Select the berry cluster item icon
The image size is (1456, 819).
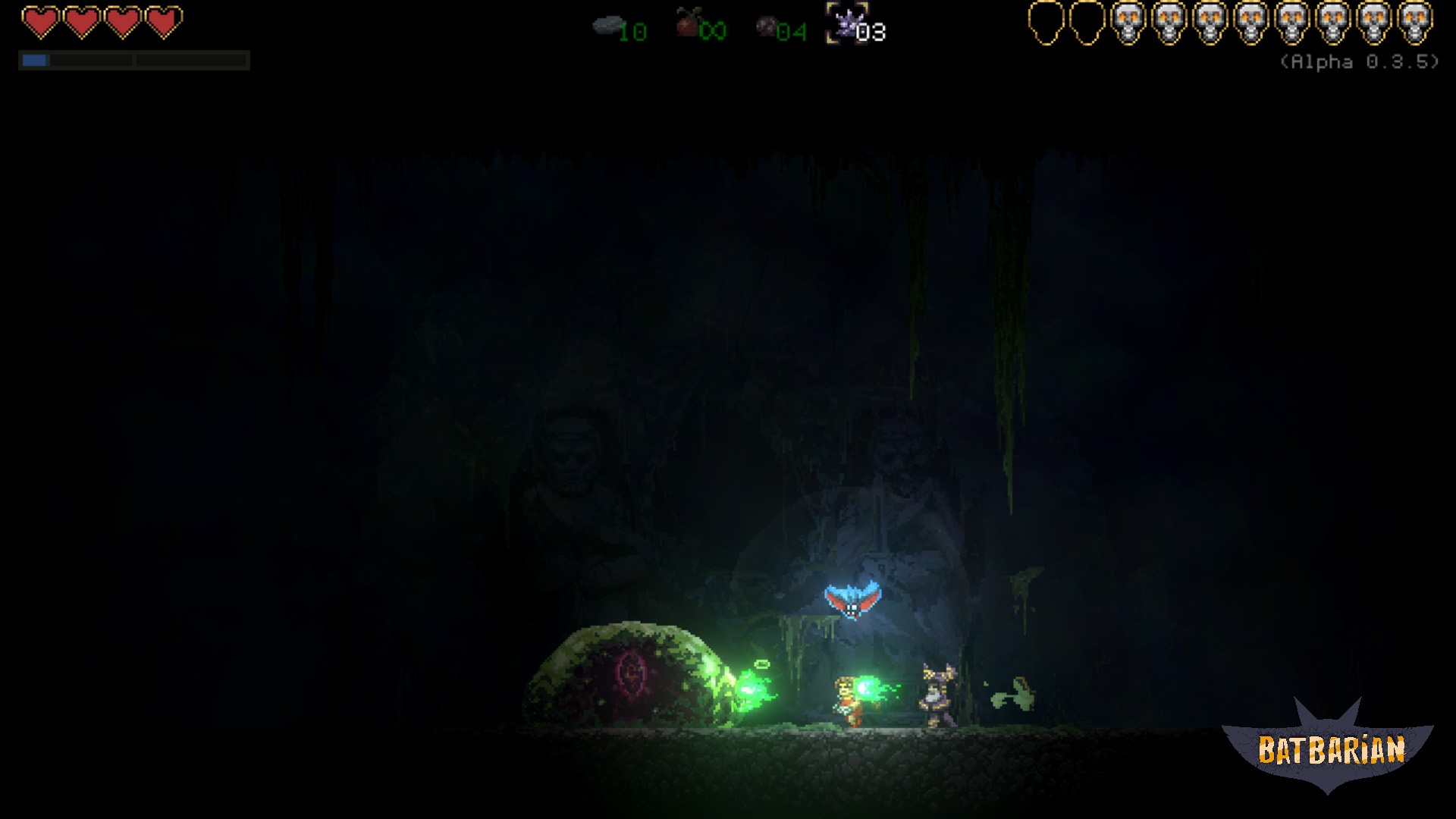coord(767,27)
